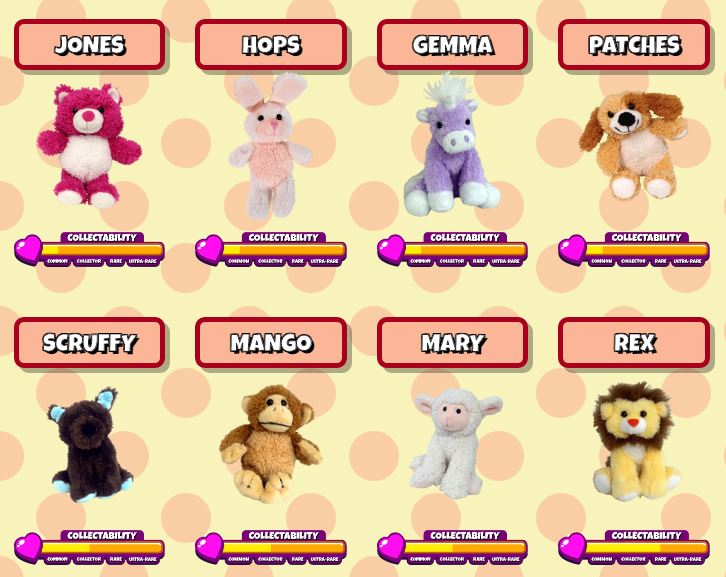The height and width of the screenshot is (577, 726).
Task: Select the pink bunny plush
Action: coord(266,145)
